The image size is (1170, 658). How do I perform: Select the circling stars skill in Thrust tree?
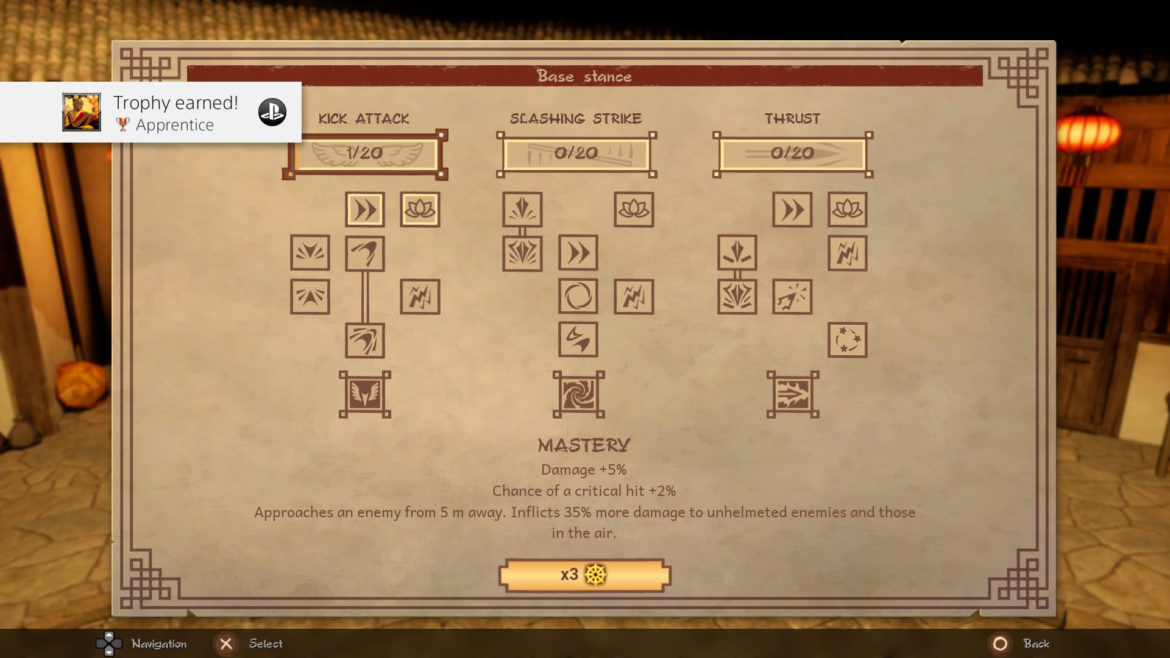tap(847, 340)
